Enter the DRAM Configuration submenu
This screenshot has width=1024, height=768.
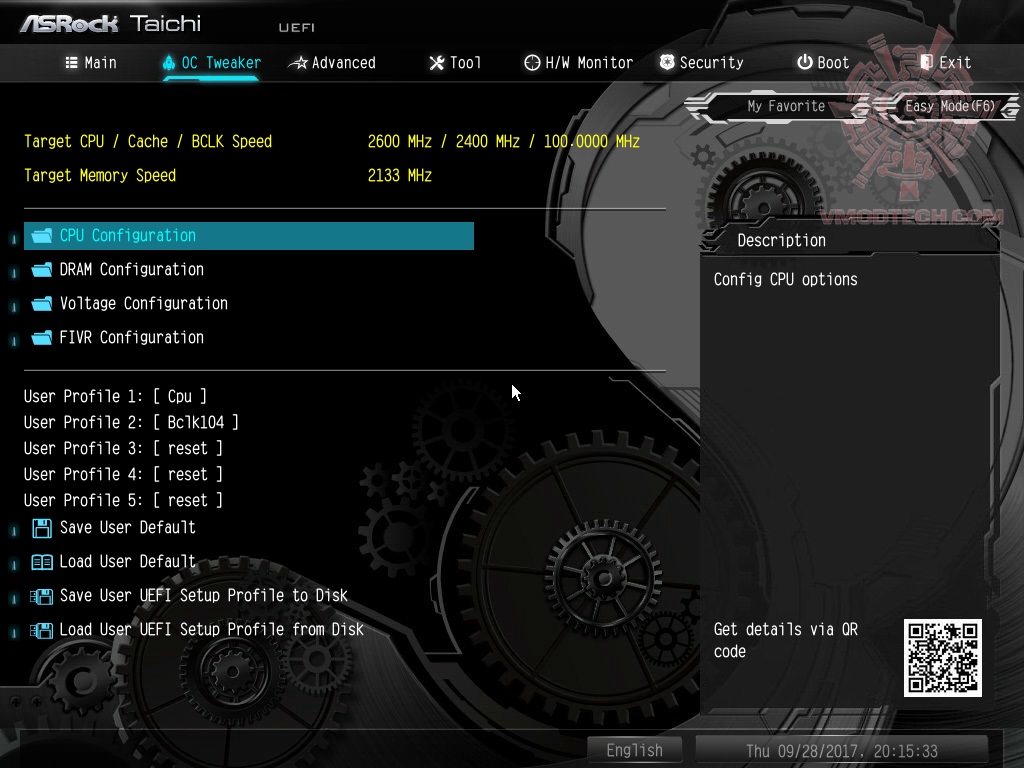pyautogui.click(x=131, y=270)
